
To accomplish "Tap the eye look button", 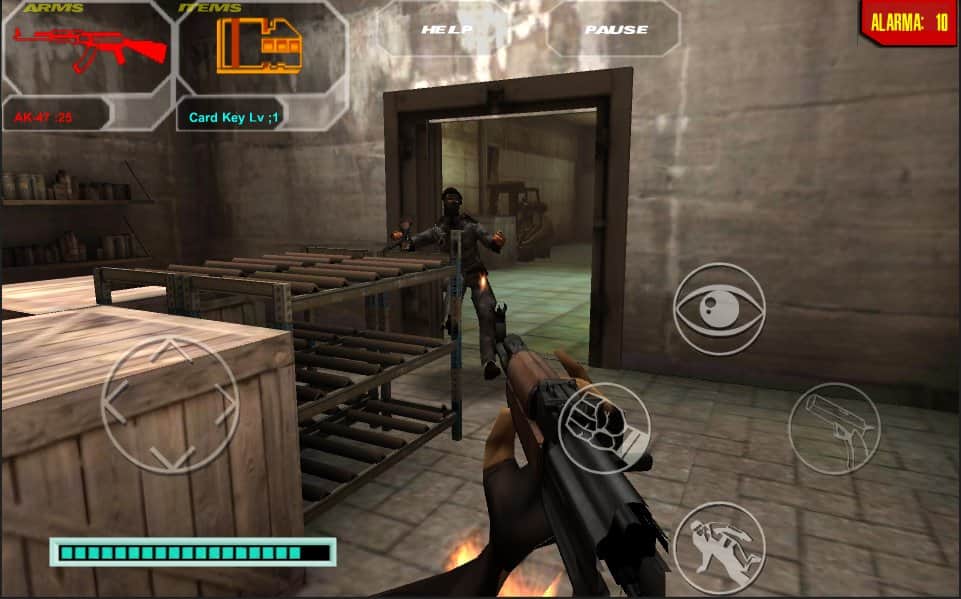I will click(719, 309).
